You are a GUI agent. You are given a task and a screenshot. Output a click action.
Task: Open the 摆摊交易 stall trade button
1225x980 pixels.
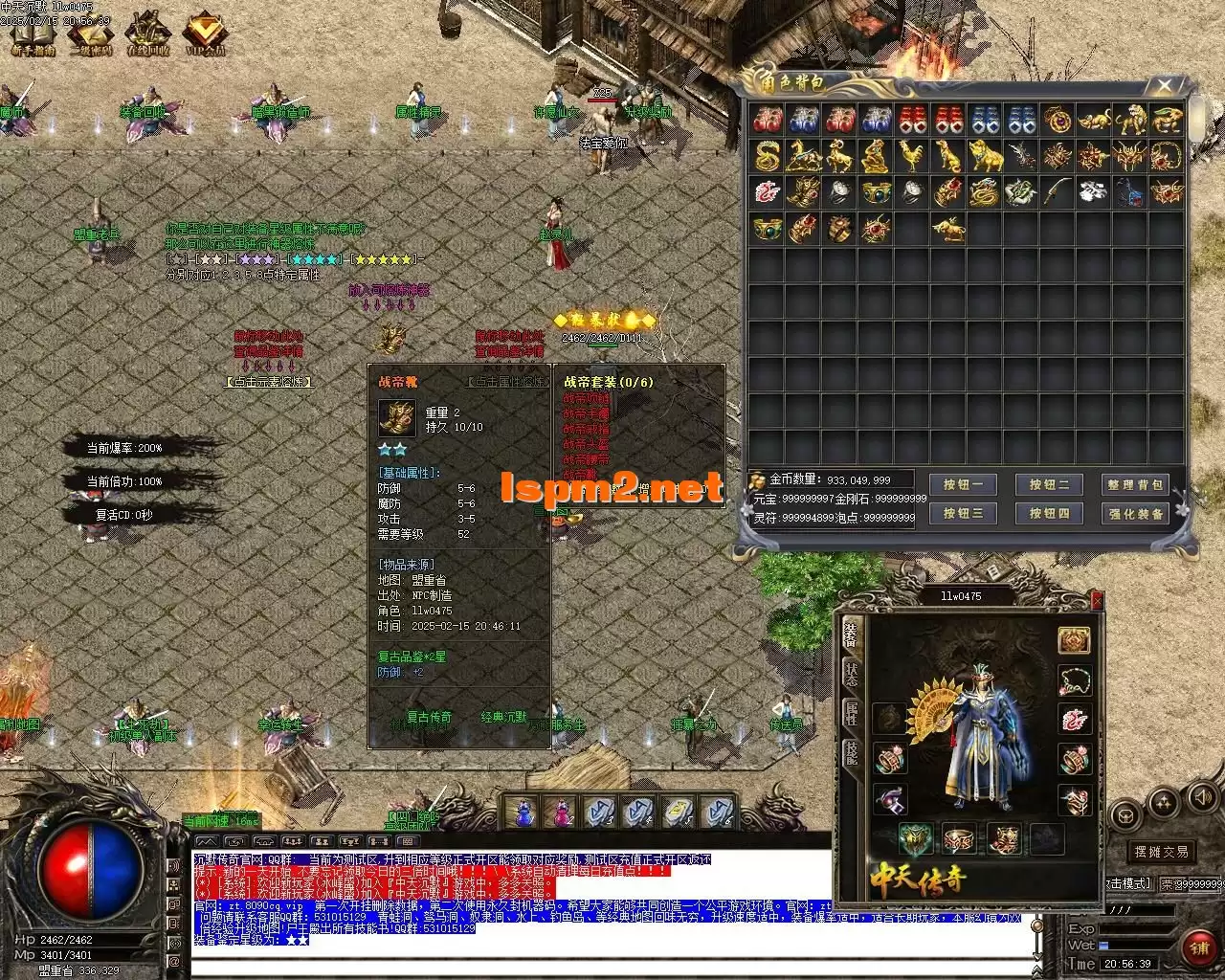1161,852
